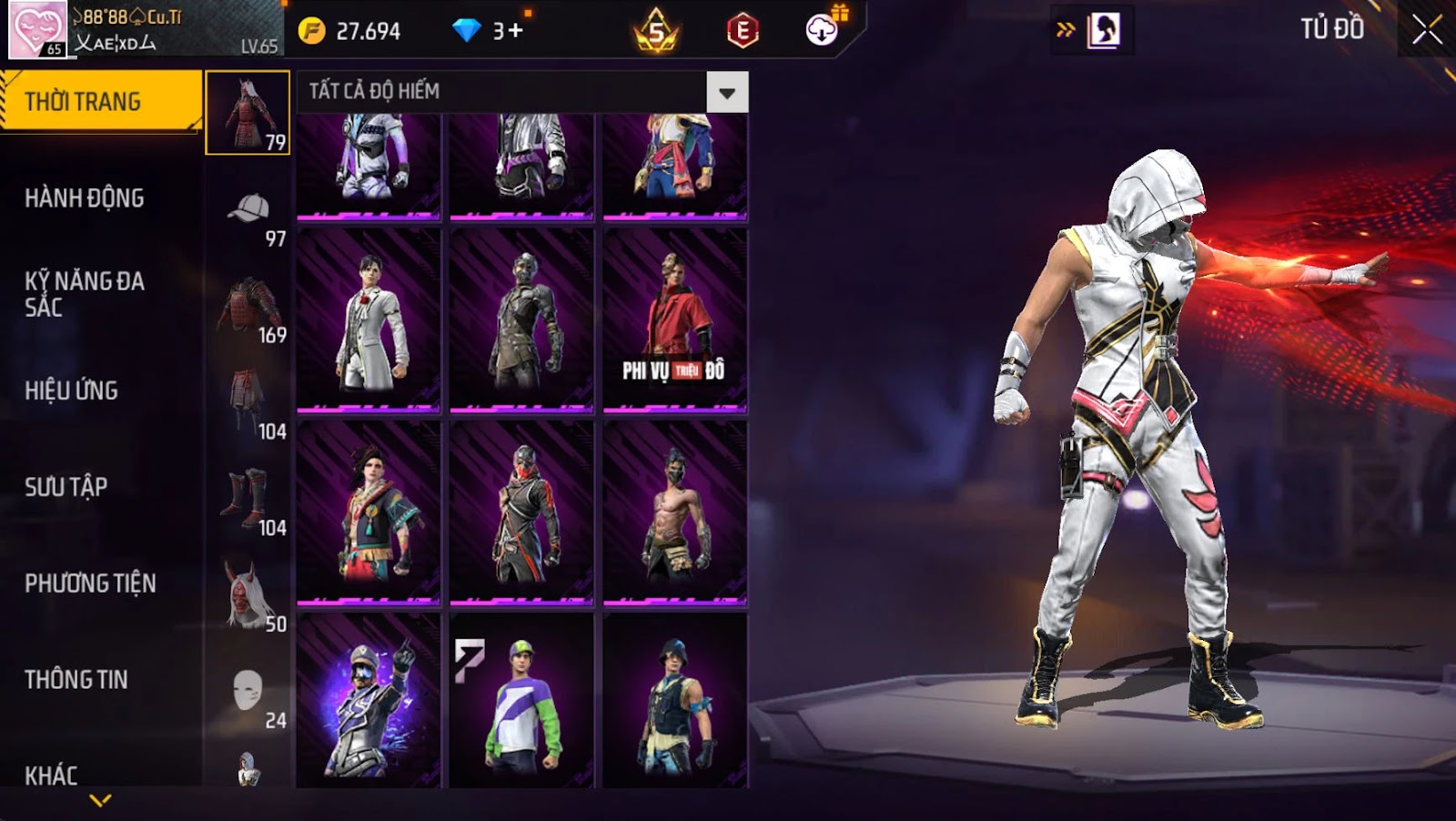Show the Thông Tin tab
This screenshot has height=821, width=1456.
[76, 680]
